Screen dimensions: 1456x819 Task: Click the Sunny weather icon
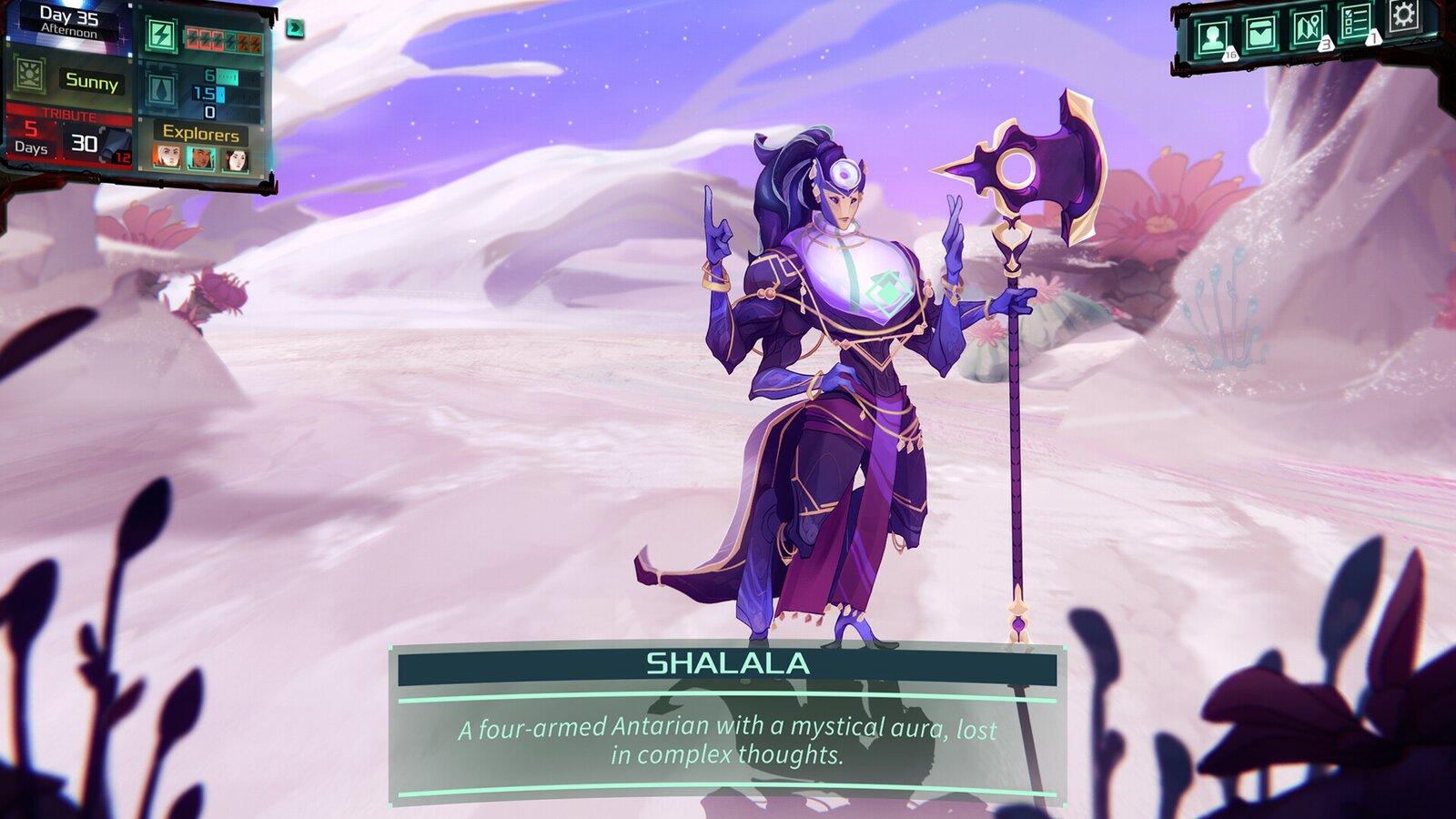28,75
